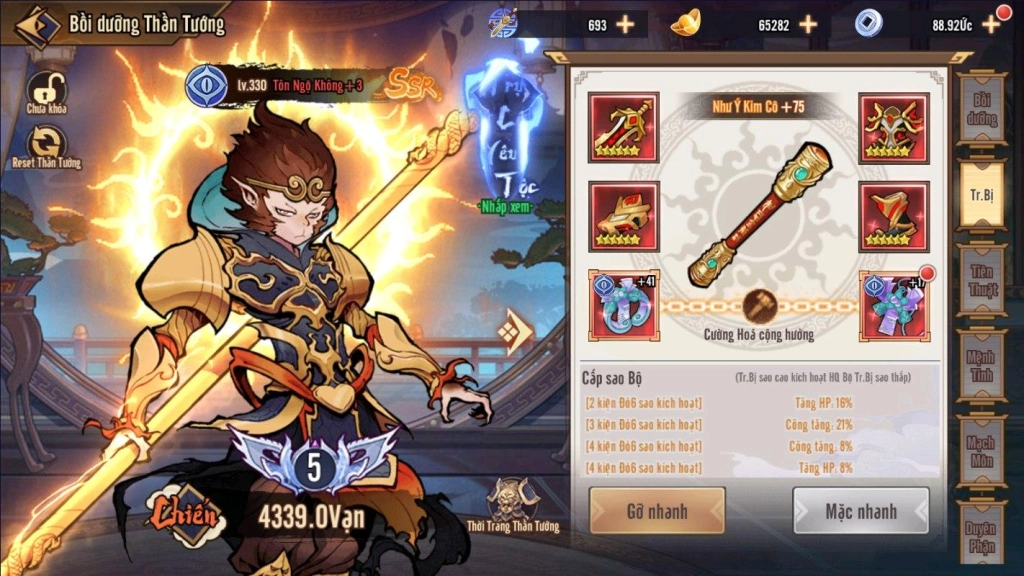Open Thời Trang Thần Tướng costumes
Image resolution: width=1024 pixels, height=576 pixels.
[513, 503]
